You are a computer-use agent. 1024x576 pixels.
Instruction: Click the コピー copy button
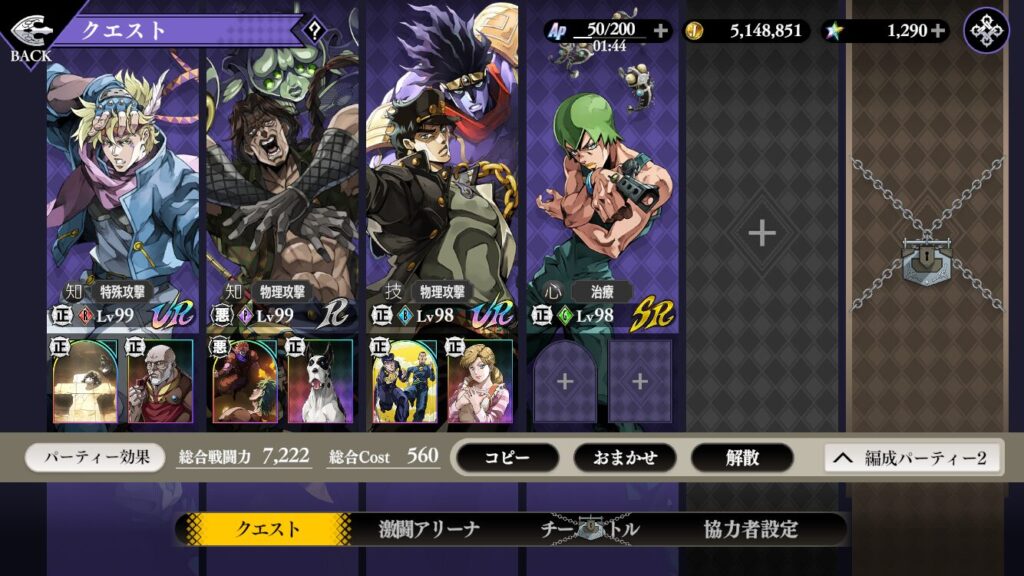[x=507, y=457]
